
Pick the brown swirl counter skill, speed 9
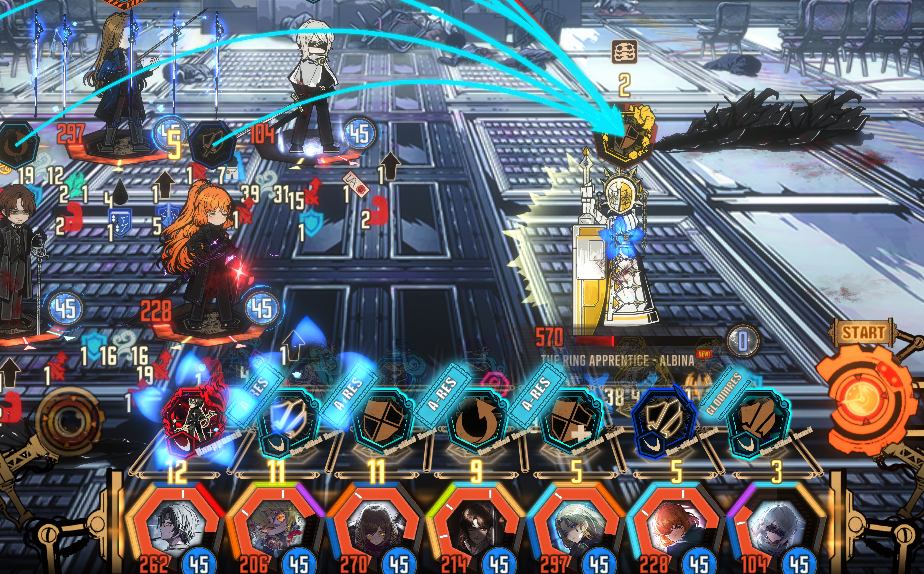(x=472, y=423)
